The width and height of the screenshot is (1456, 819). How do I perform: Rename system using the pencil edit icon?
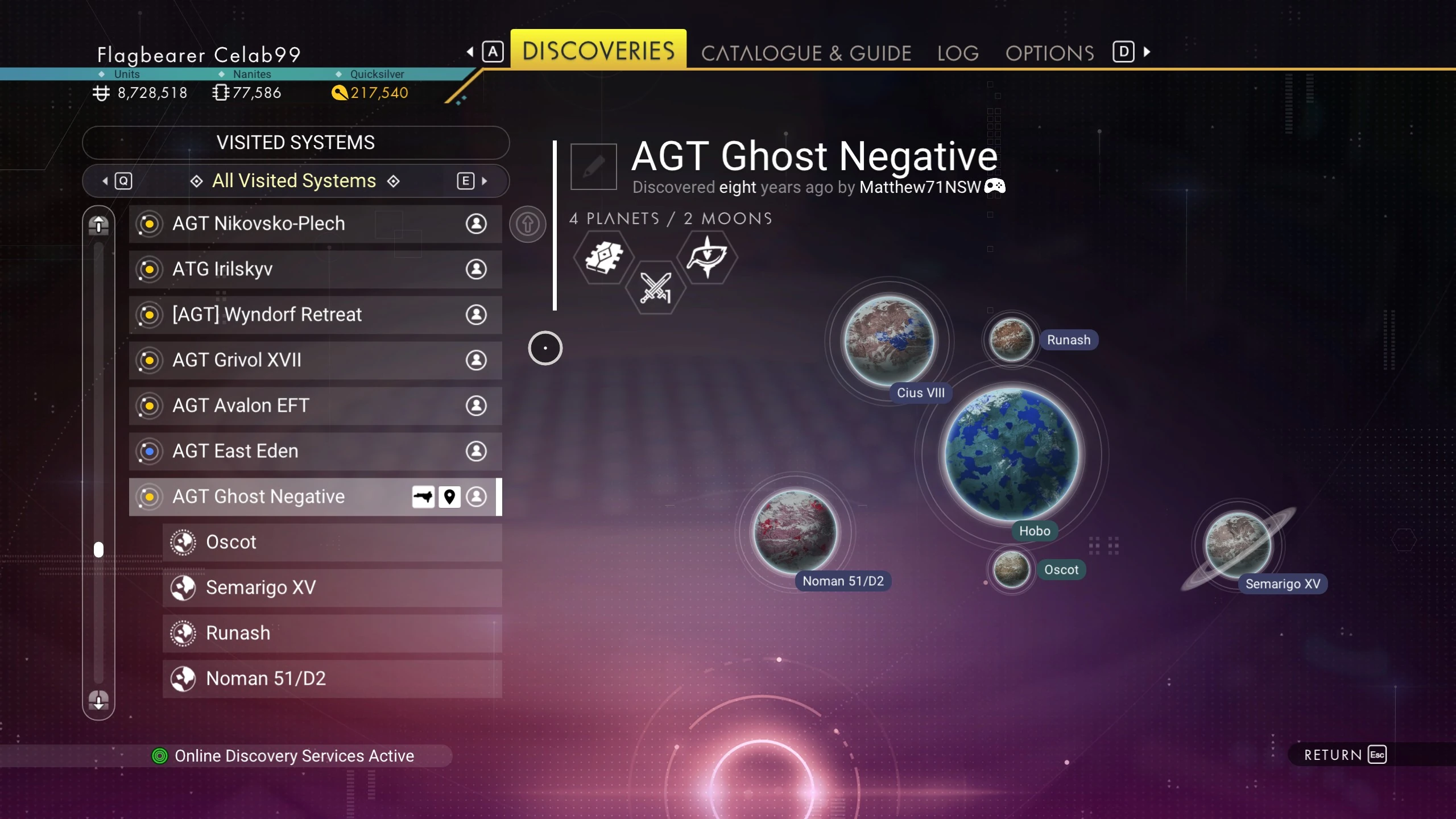click(593, 166)
